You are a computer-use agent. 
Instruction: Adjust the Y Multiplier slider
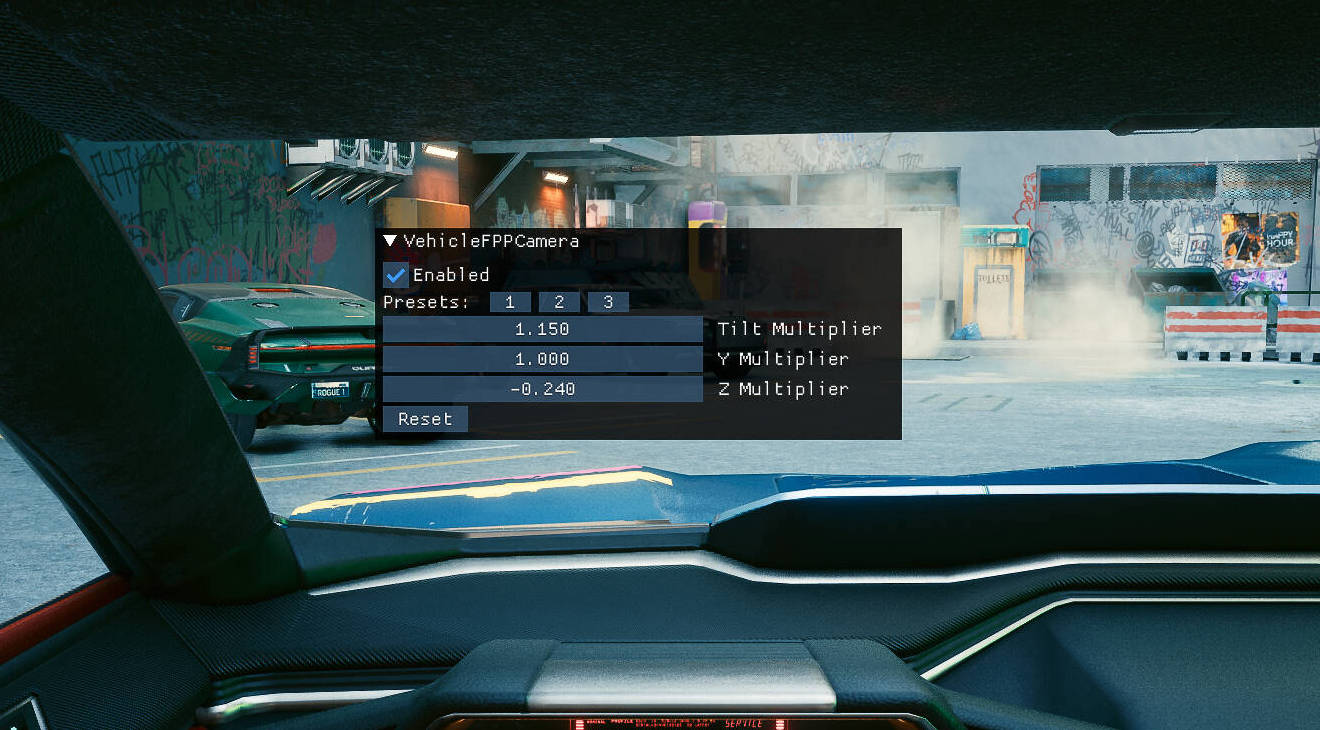[542, 359]
